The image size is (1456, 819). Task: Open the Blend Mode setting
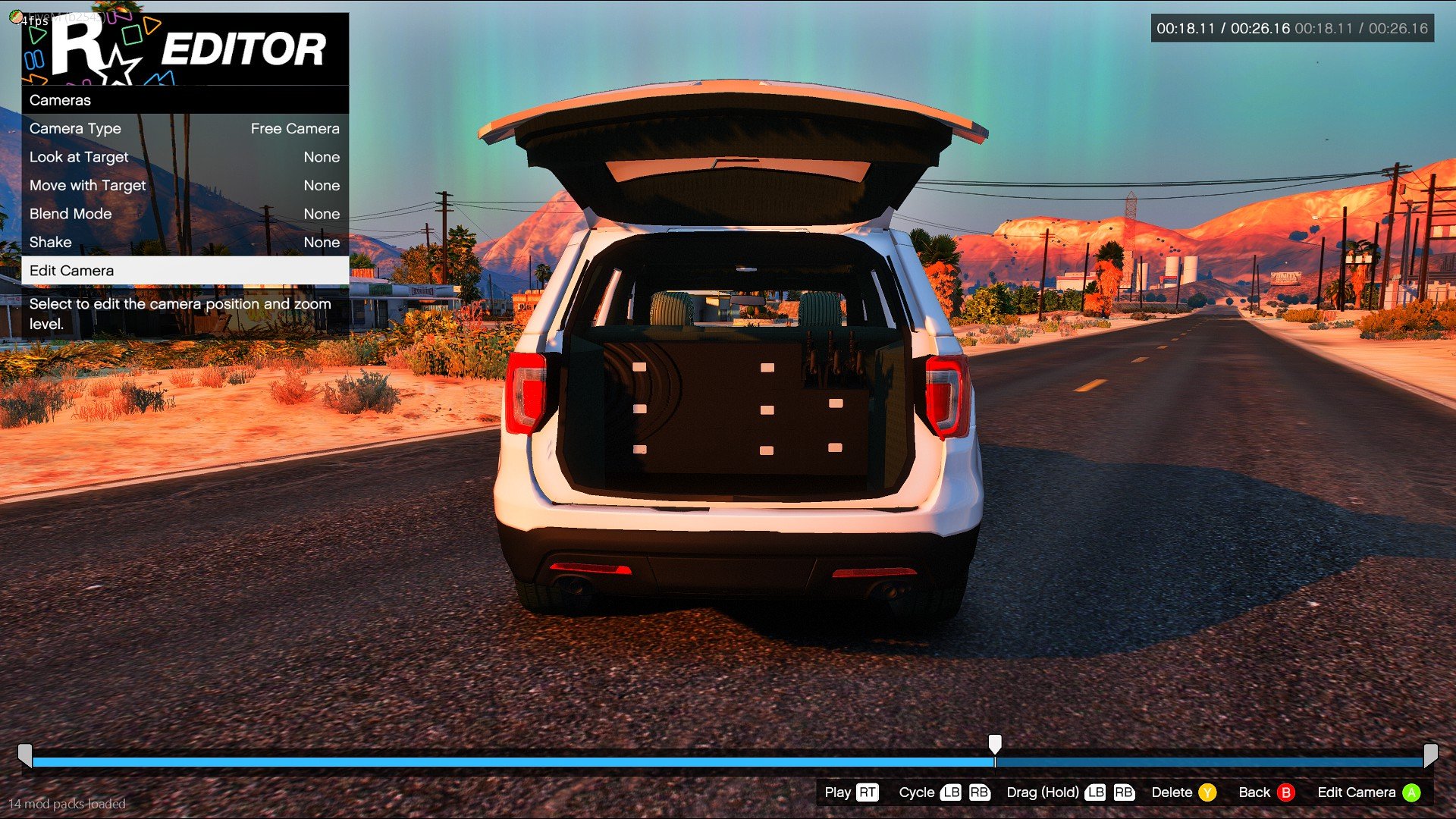(x=184, y=214)
